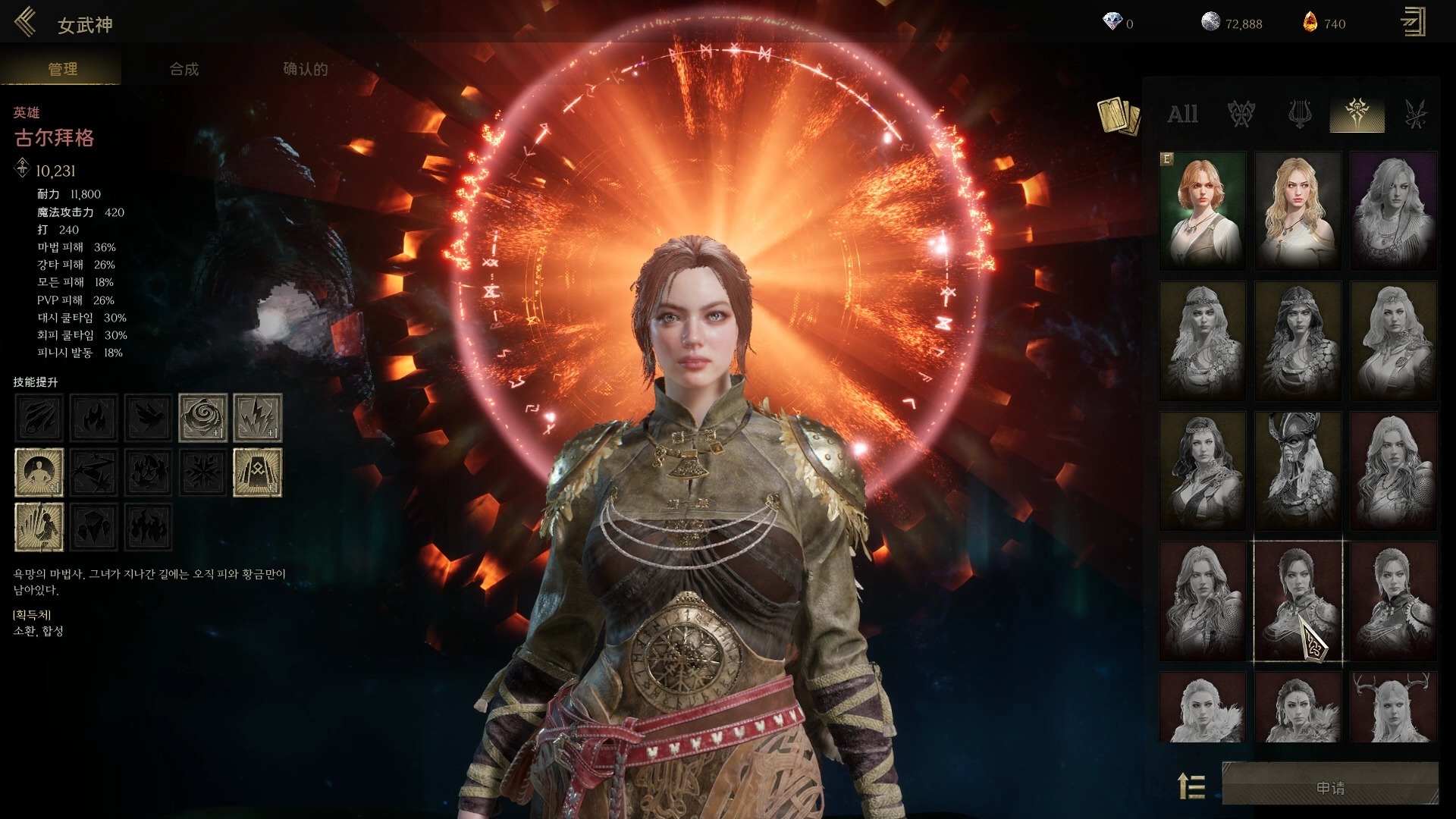Click the 申请 button

pos(1330,788)
